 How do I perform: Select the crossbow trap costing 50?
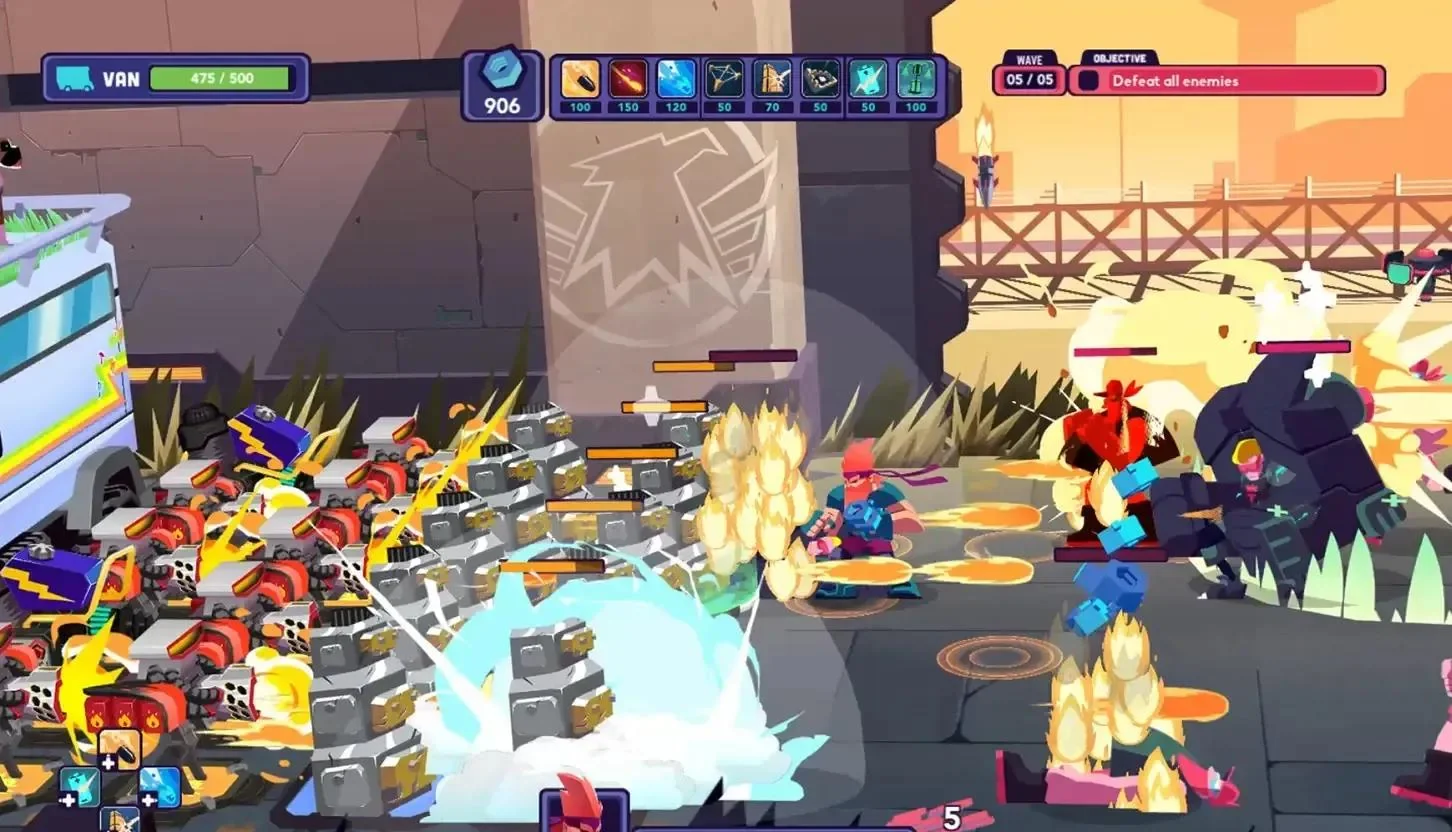[724, 80]
